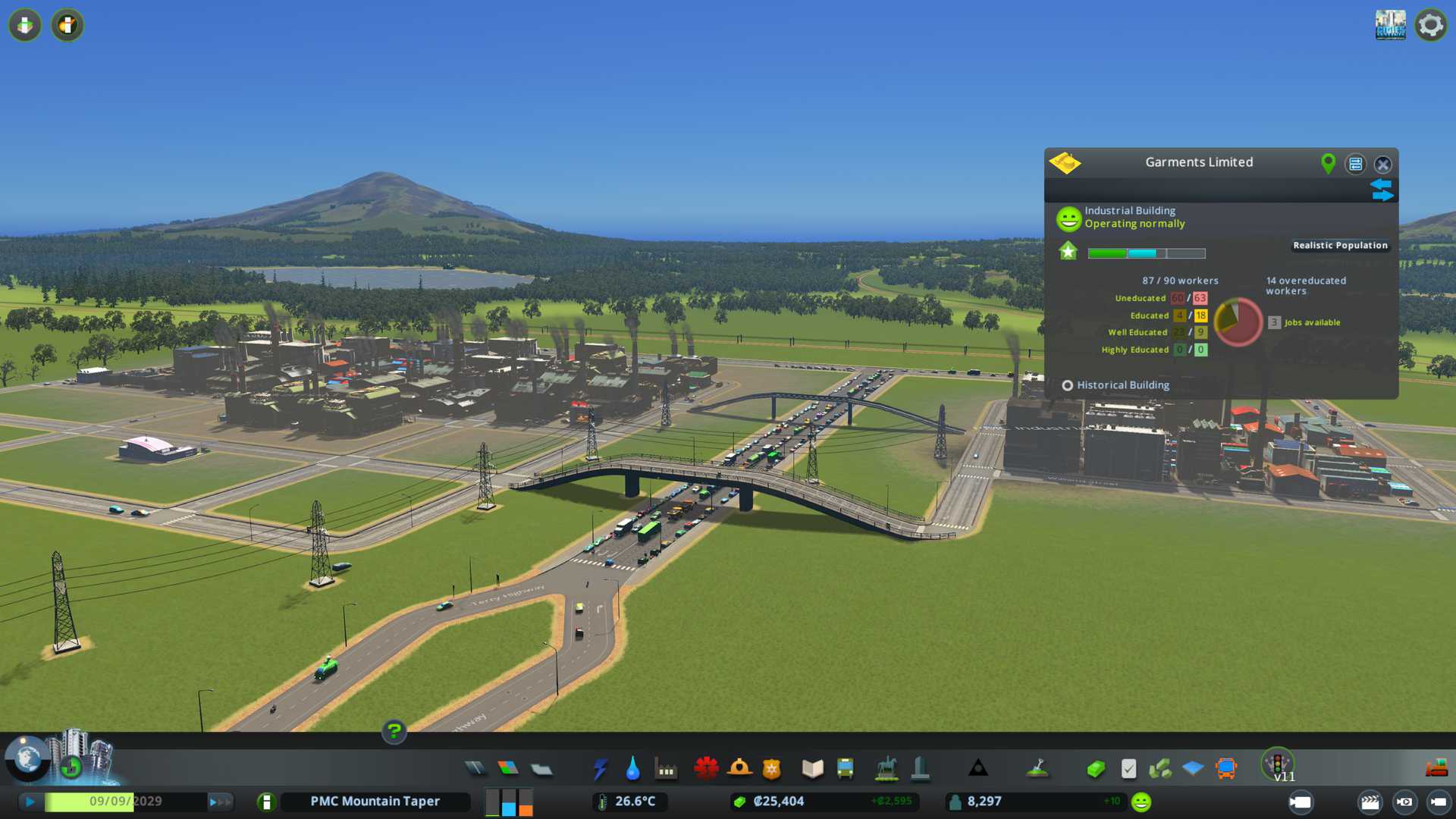The image size is (1456, 819).
Task: Open the Roads build menu
Action: (x=475, y=769)
